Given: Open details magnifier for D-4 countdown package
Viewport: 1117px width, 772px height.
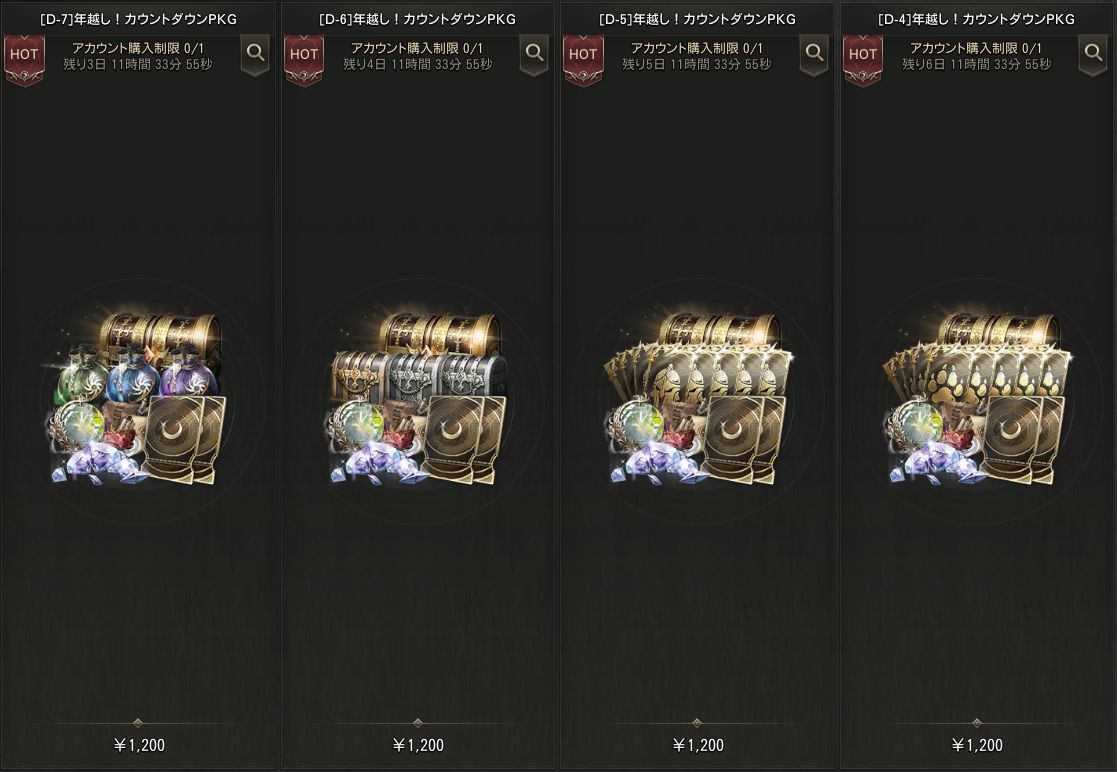Looking at the screenshot, I should pyautogui.click(x=1093, y=54).
